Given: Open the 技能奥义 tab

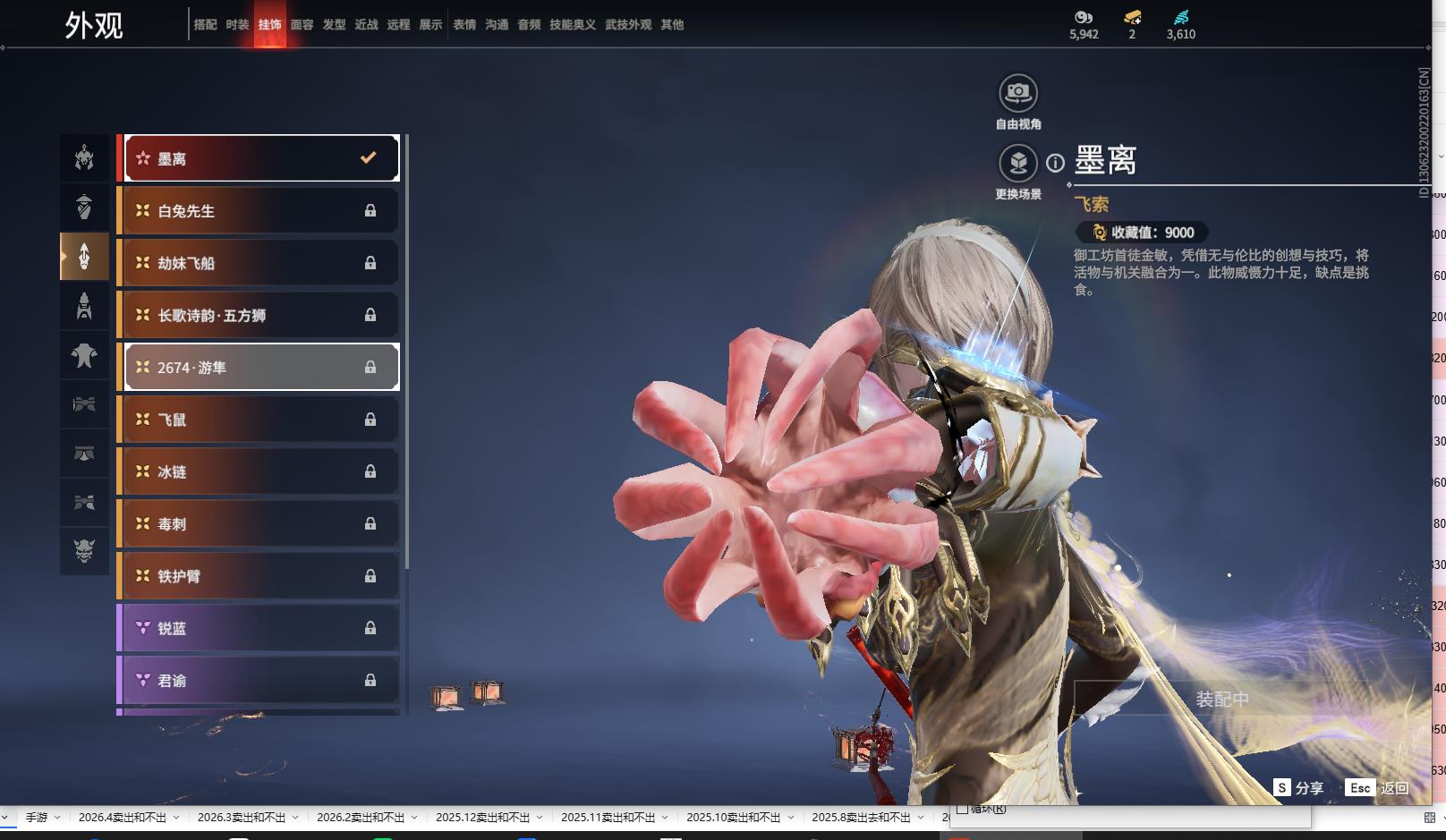Looking at the screenshot, I should 573,25.
